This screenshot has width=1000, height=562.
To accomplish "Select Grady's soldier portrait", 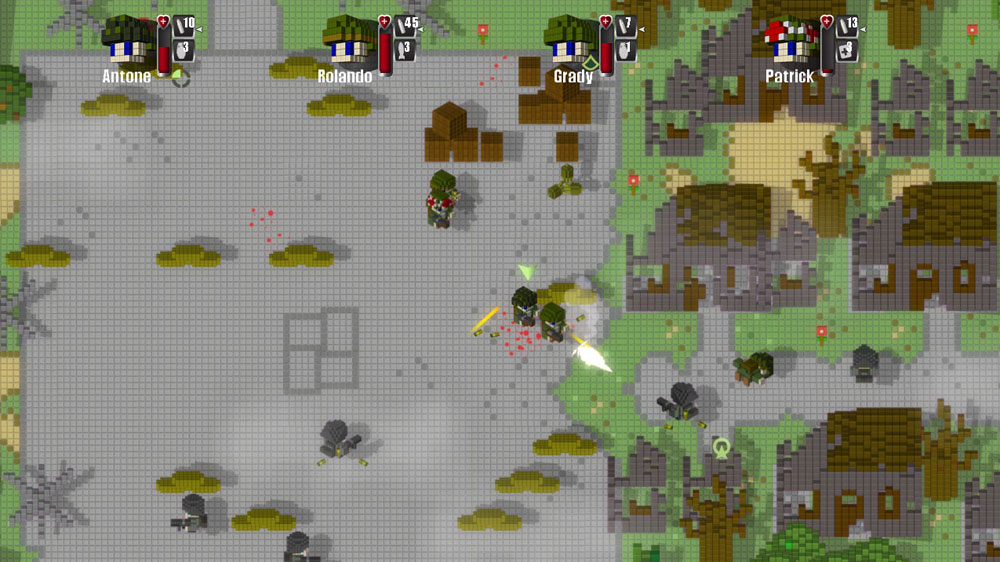I will pos(570,42).
